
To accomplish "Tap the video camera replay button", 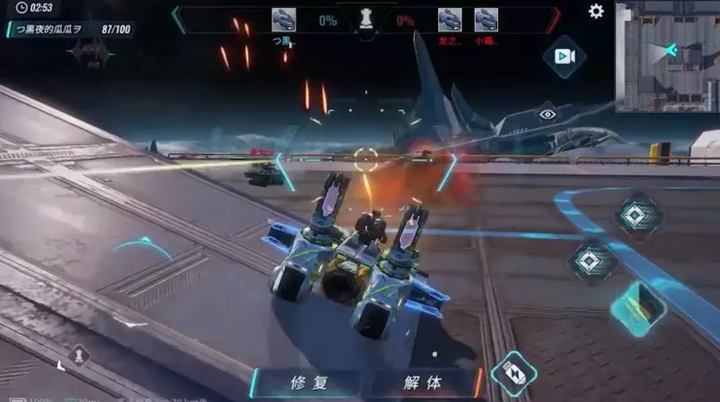I will 564,56.
